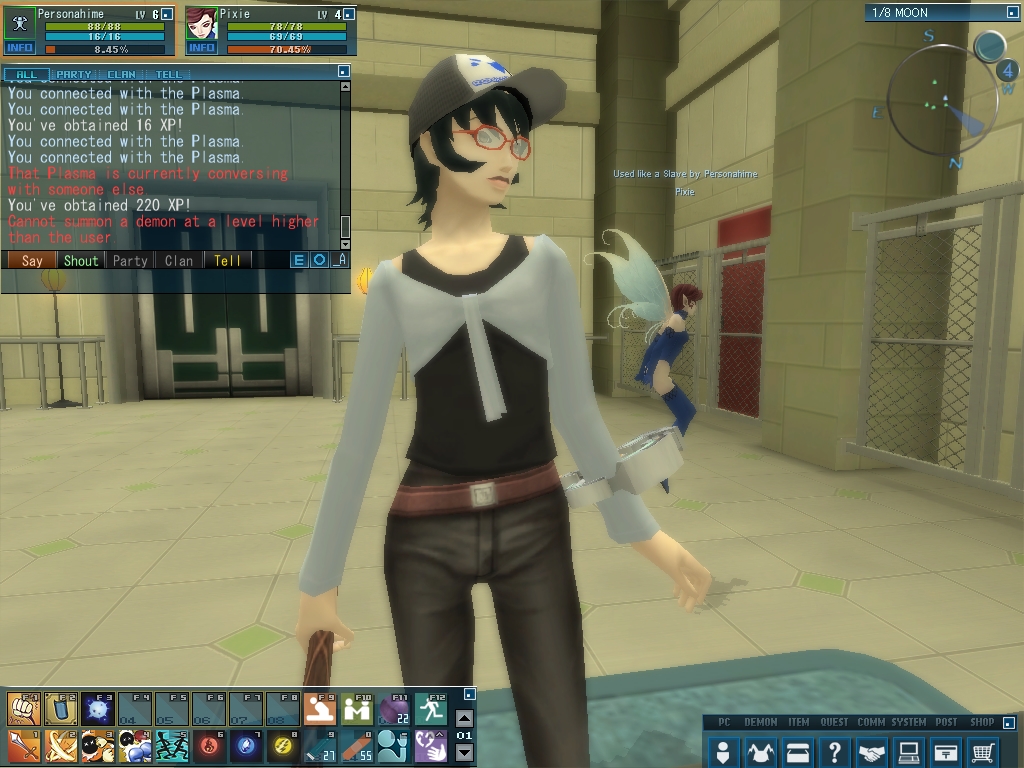Switch chat to the CLAN tab
This screenshot has width=1024, height=768.
(122, 74)
